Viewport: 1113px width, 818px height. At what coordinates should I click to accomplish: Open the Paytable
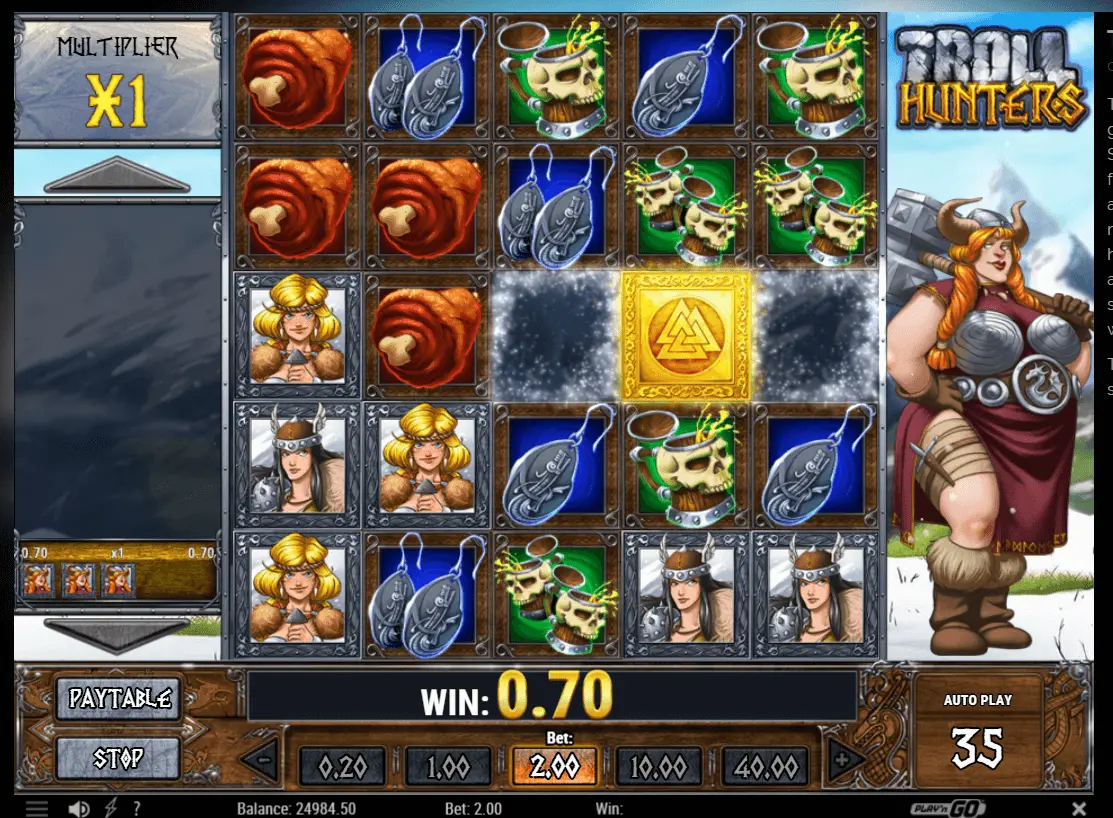(x=118, y=699)
